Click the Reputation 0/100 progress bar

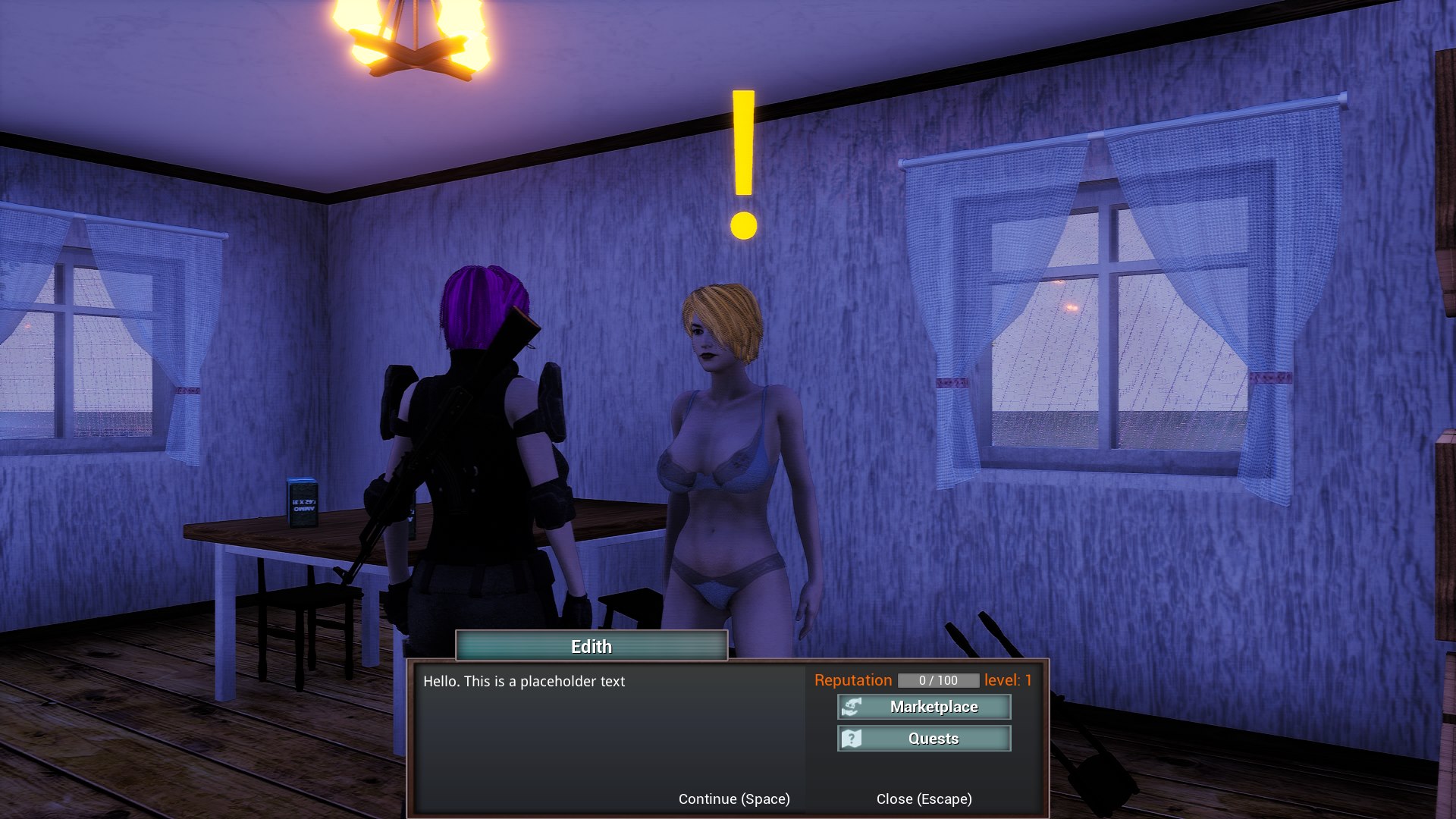(x=938, y=680)
